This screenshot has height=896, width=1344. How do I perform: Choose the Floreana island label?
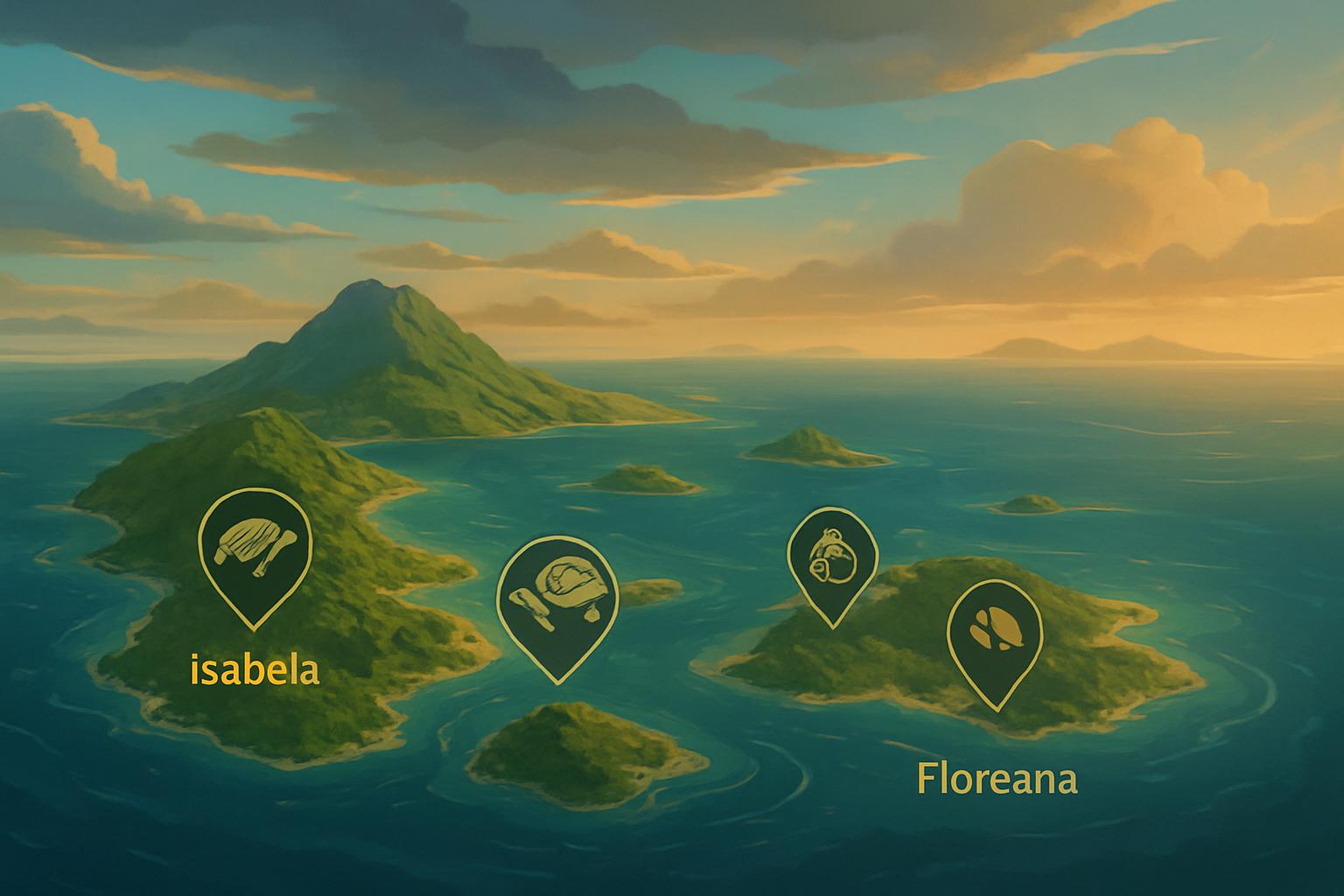coord(997,779)
